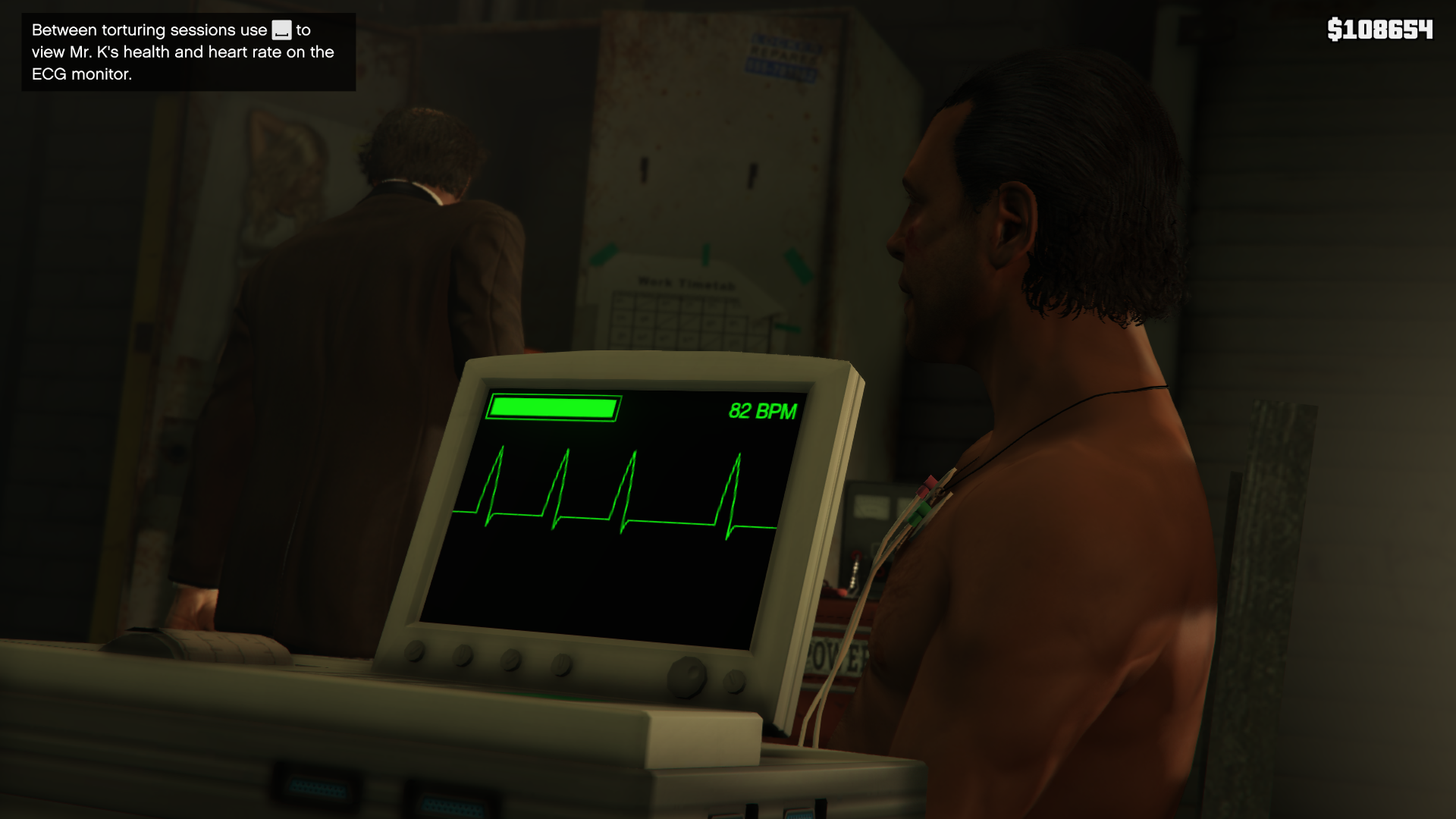Screen dimensions: 1456x819
Task: Select the first small knob below the ECG screen
Action: coord(415,652)
